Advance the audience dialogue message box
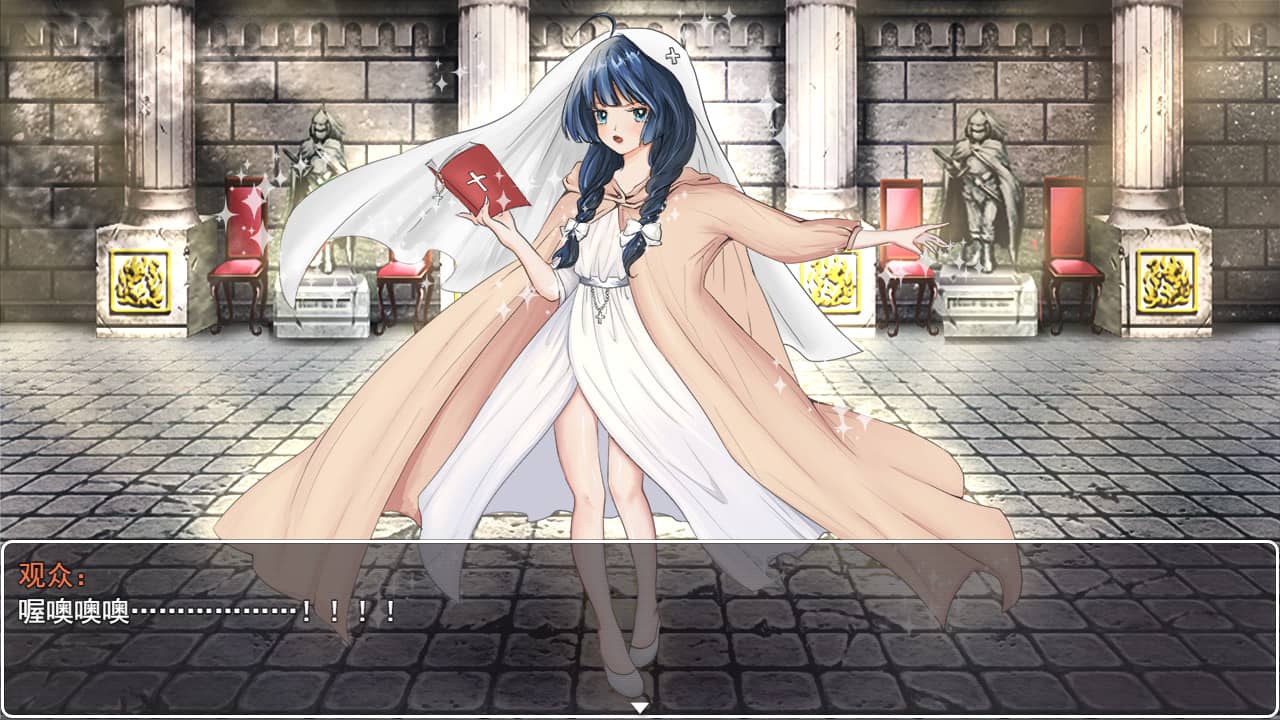1280x720 pixels. [x=640, y=628]
